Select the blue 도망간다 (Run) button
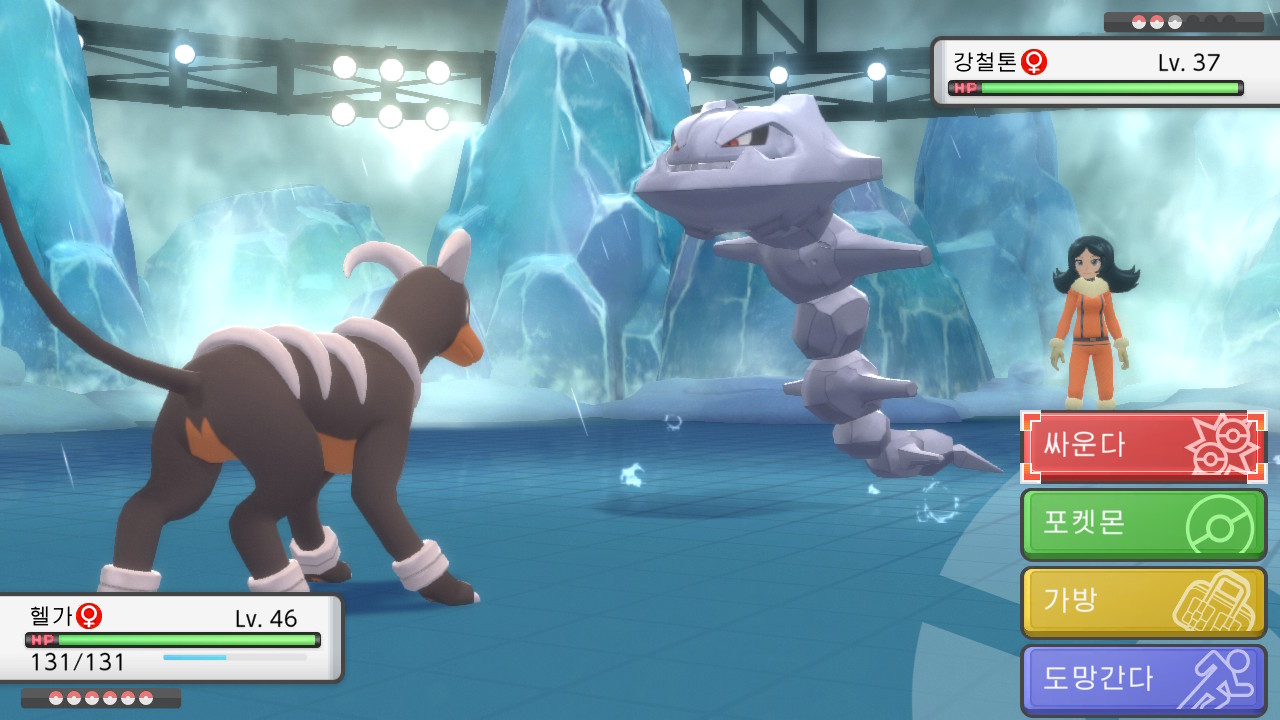1280x720 pixels. click(x=1143, y=680)
